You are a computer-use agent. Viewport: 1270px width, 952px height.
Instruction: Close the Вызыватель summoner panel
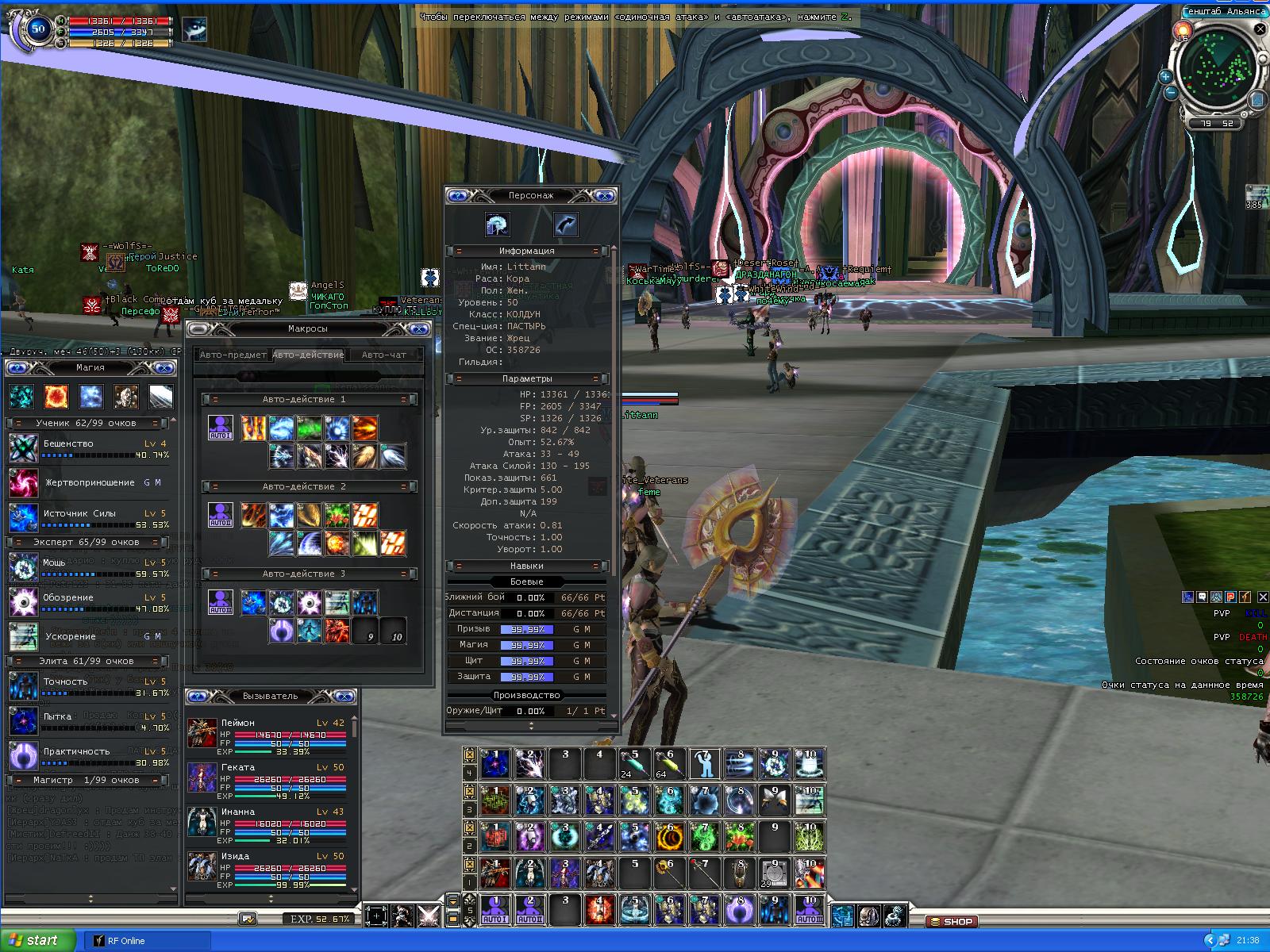click(345, 697)
